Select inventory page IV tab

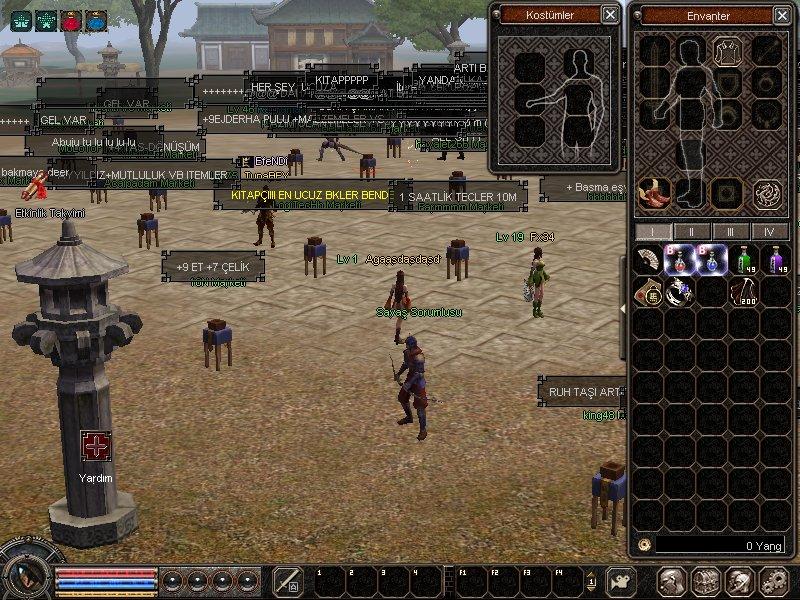769,231
